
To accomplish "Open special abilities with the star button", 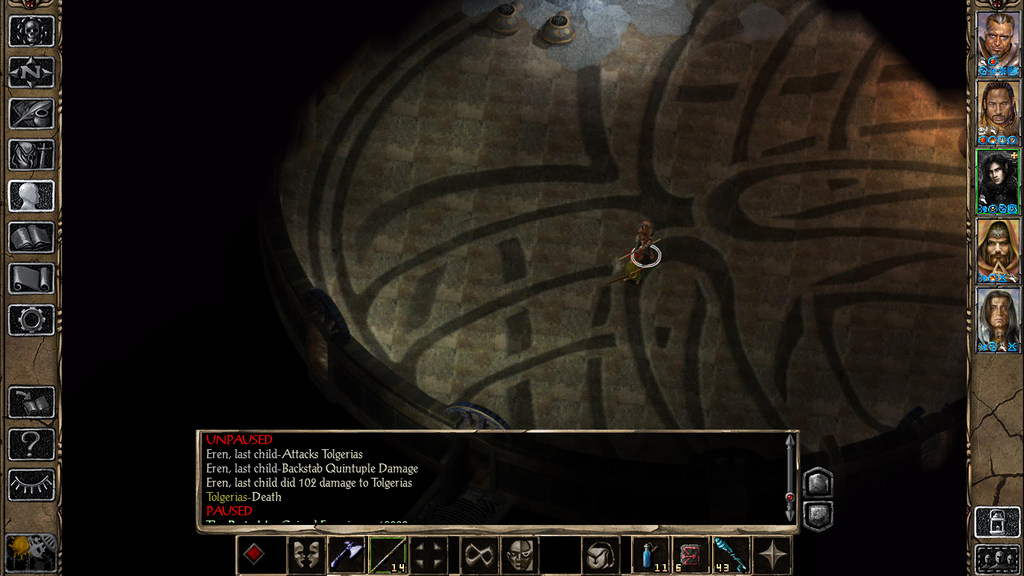I will coord(773,555).
